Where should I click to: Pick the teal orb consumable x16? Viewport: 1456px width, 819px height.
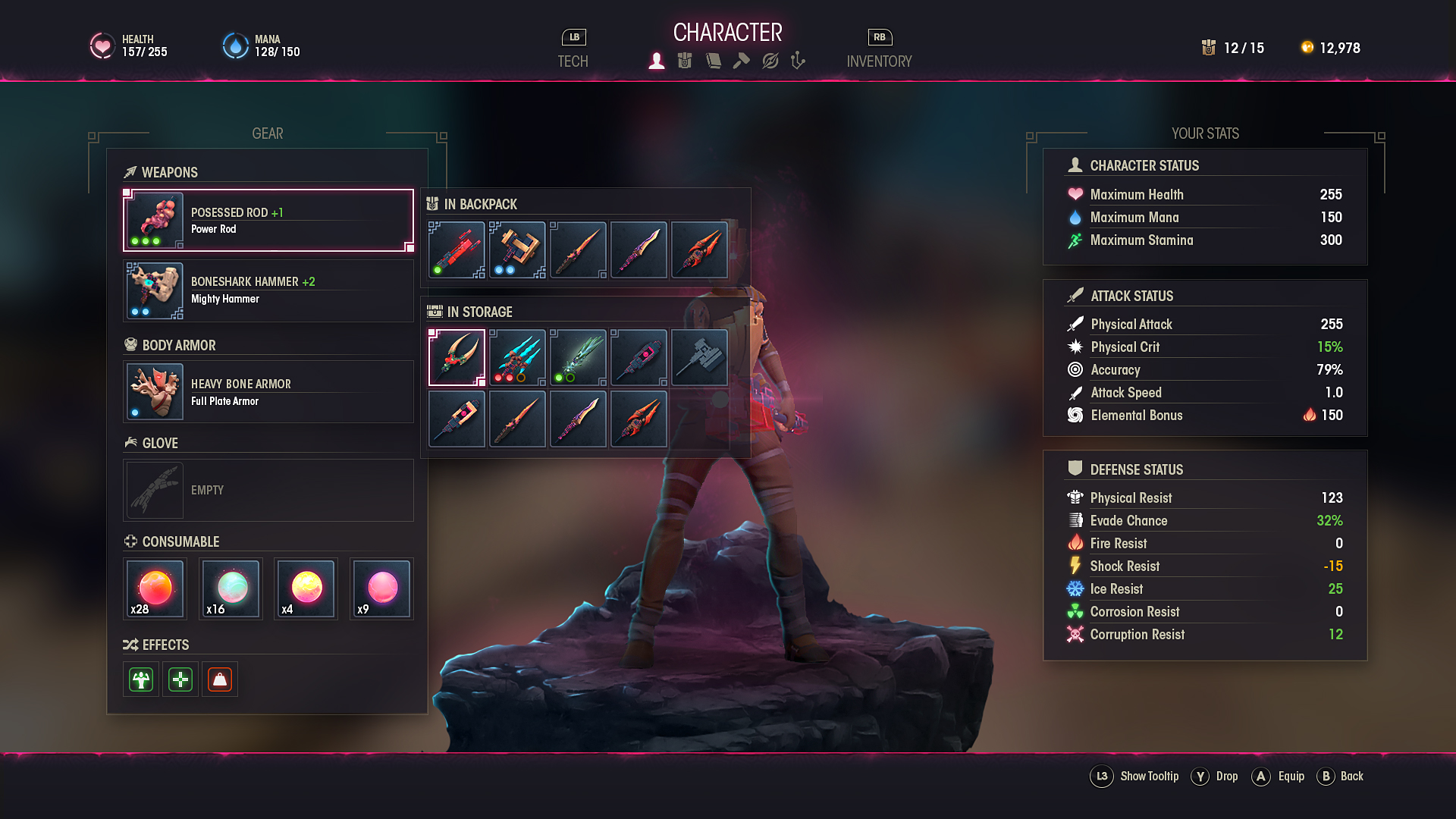[231, 589]
